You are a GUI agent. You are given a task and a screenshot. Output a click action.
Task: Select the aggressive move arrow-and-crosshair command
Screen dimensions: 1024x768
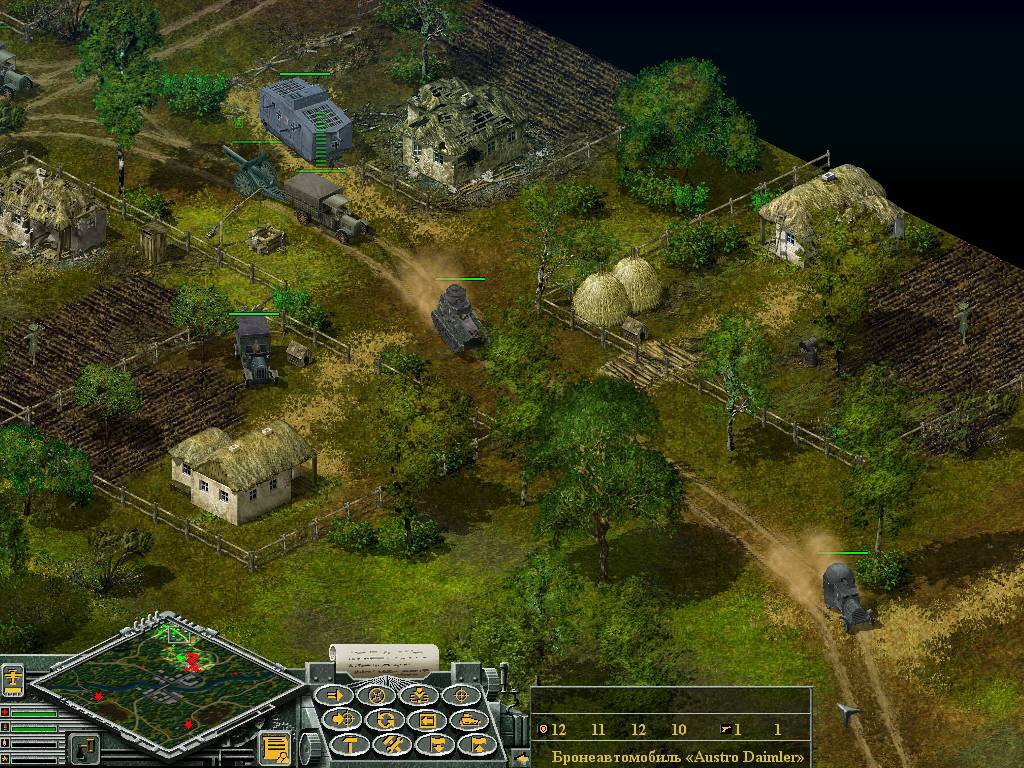[343, 719]
